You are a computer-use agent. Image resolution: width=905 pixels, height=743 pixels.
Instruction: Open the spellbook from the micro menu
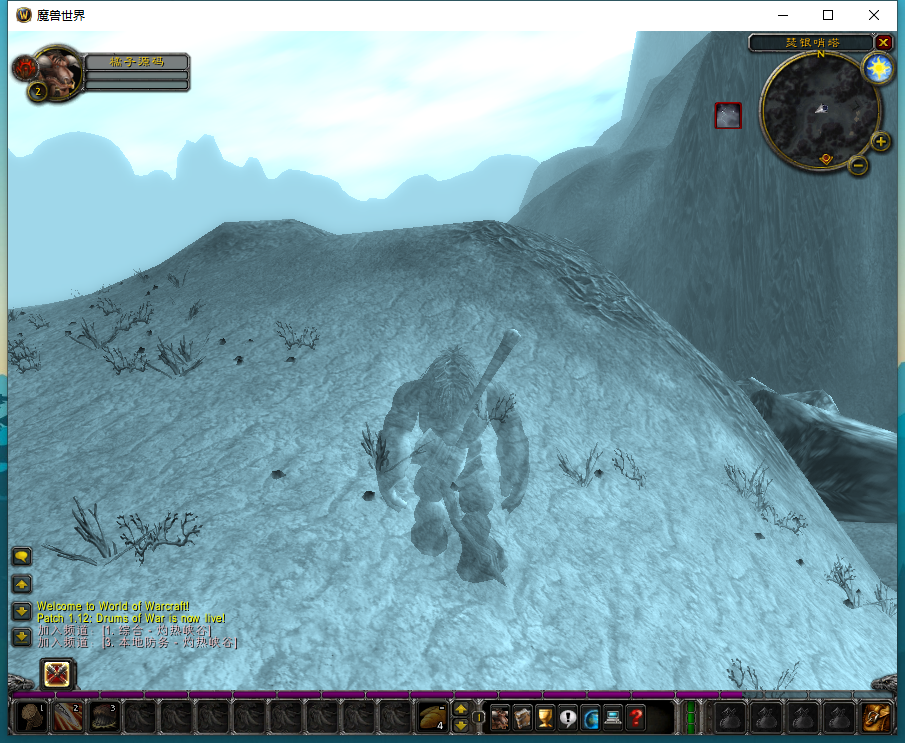click(x=522, y=717)
